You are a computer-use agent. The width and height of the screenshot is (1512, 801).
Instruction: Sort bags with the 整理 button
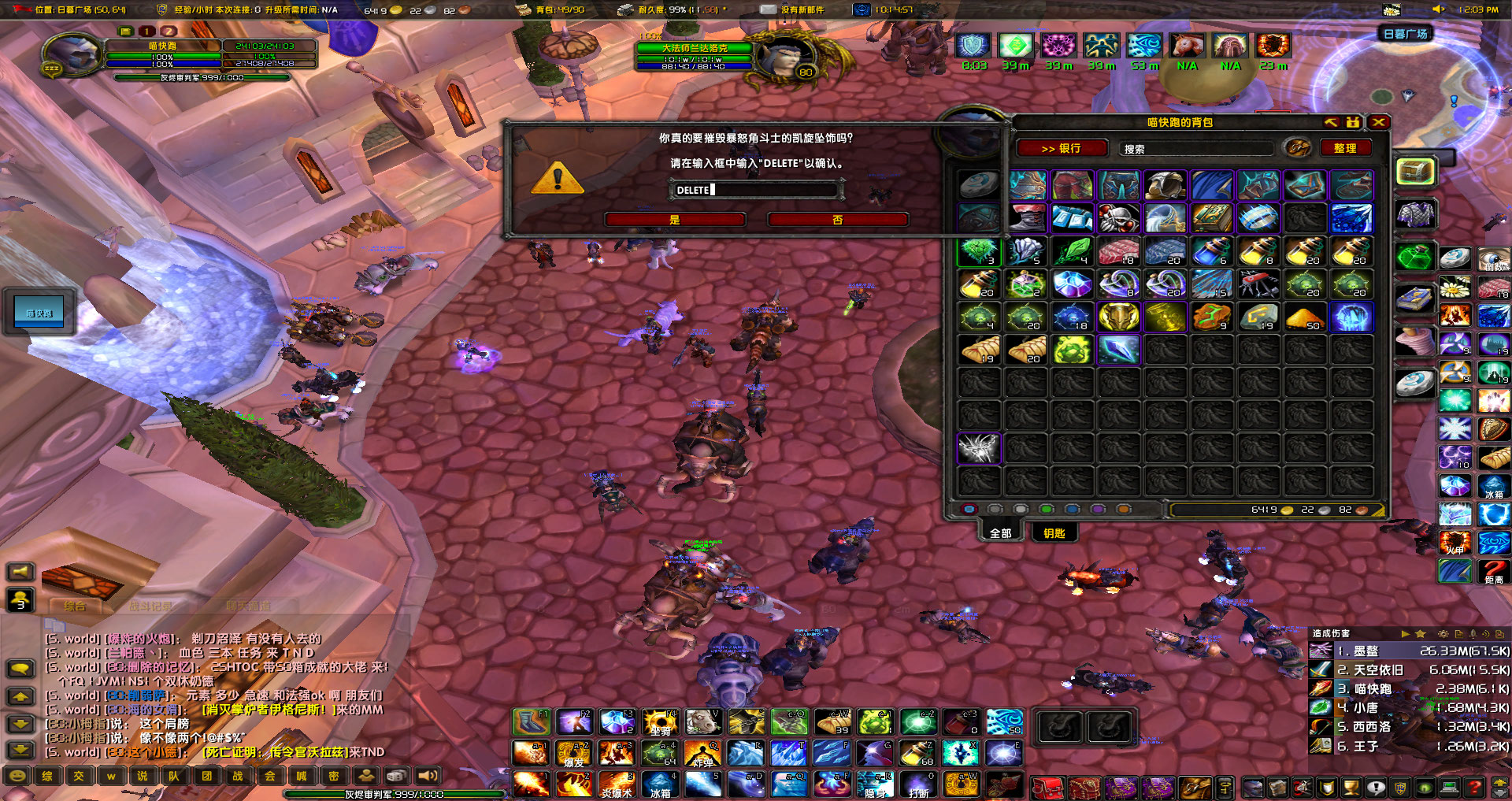pyautogui.click(x=1346, y=148)
